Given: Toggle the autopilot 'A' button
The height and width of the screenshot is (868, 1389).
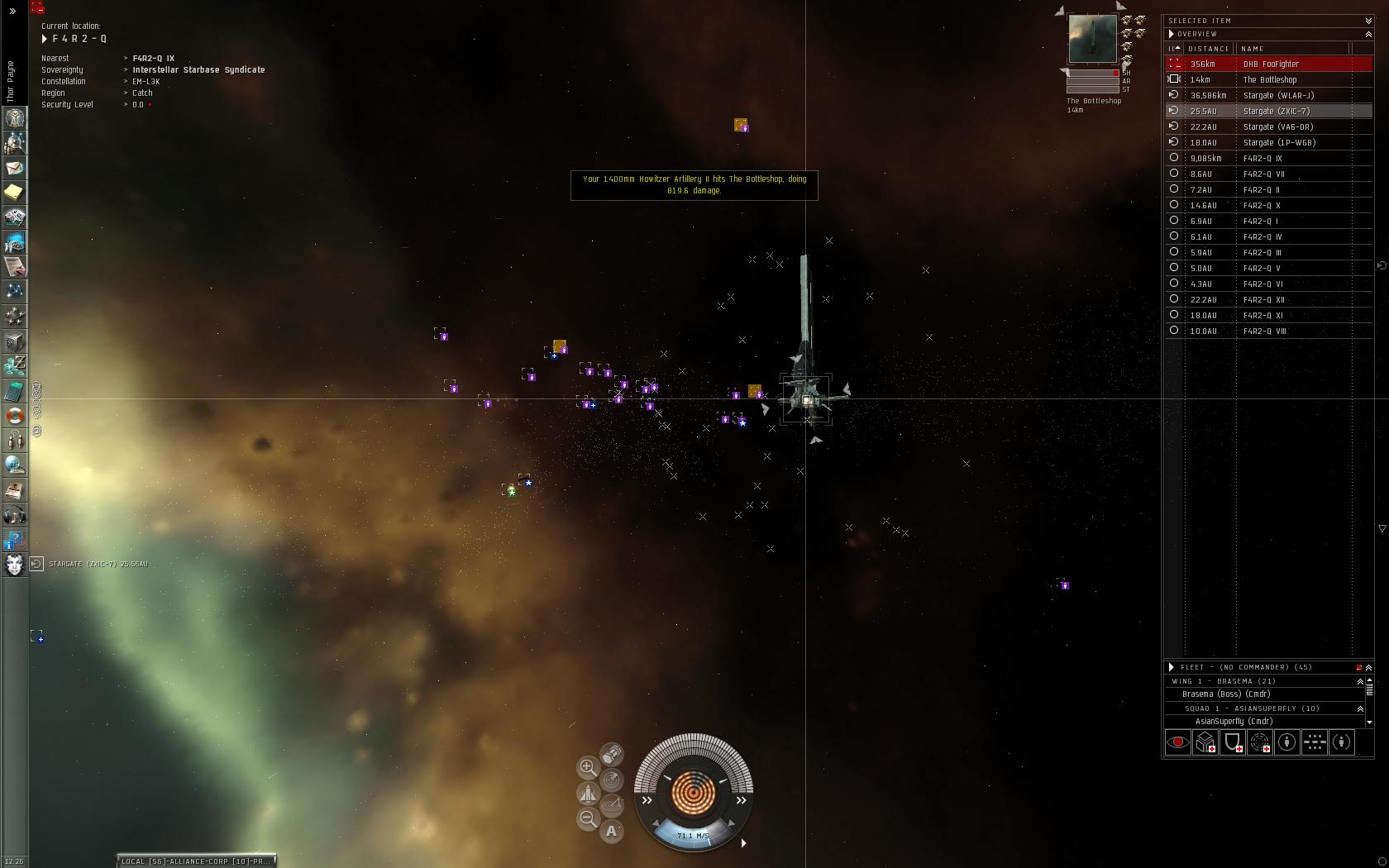Looking at the screenshot, I should (611, 832).
